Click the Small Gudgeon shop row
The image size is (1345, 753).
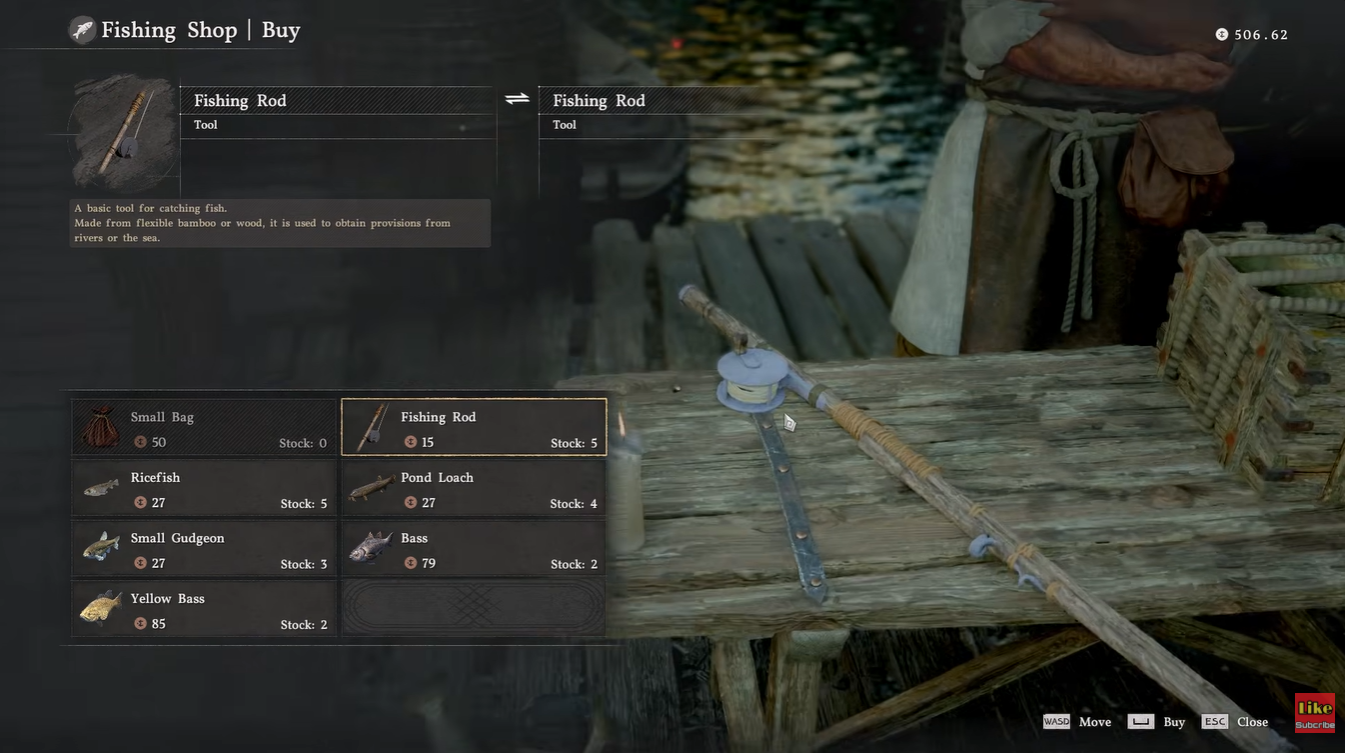pyautogui.click(x=203, y=549)
